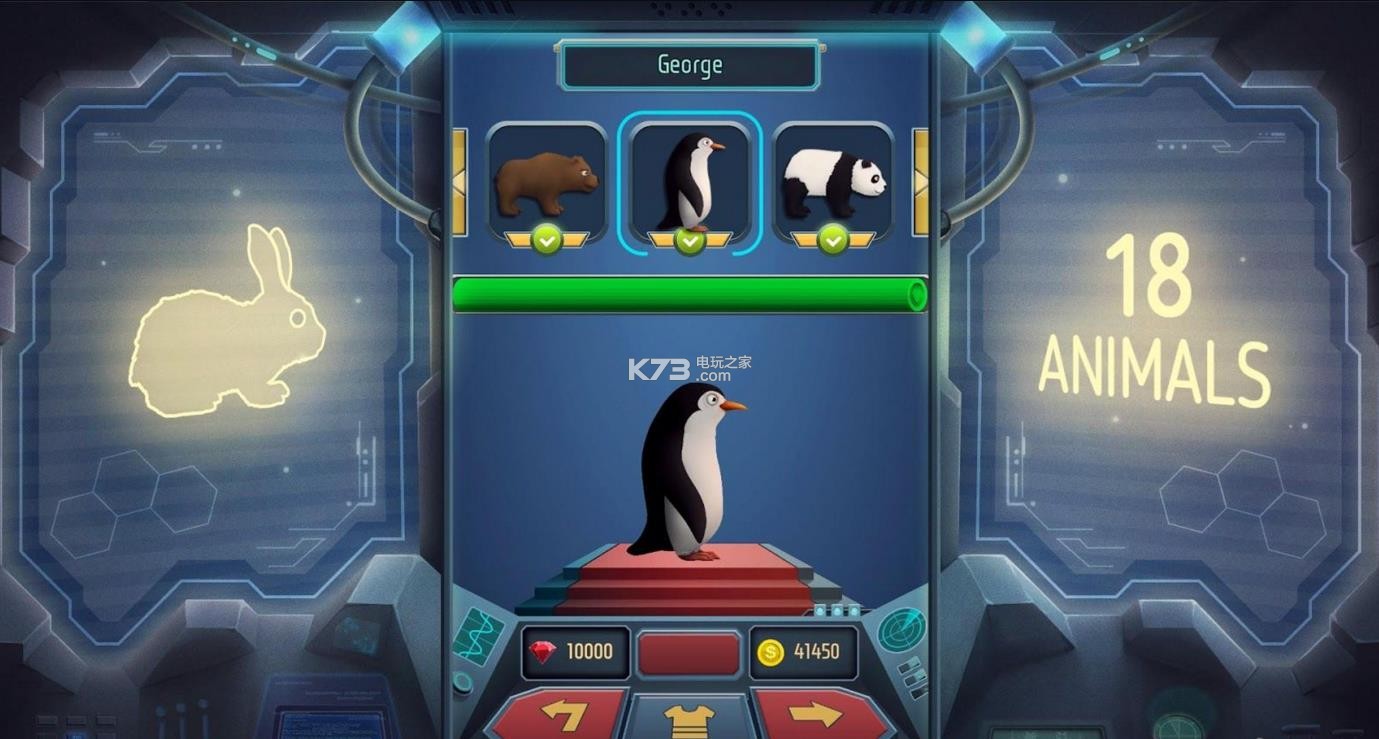Tap the red right arrow button

817,716
